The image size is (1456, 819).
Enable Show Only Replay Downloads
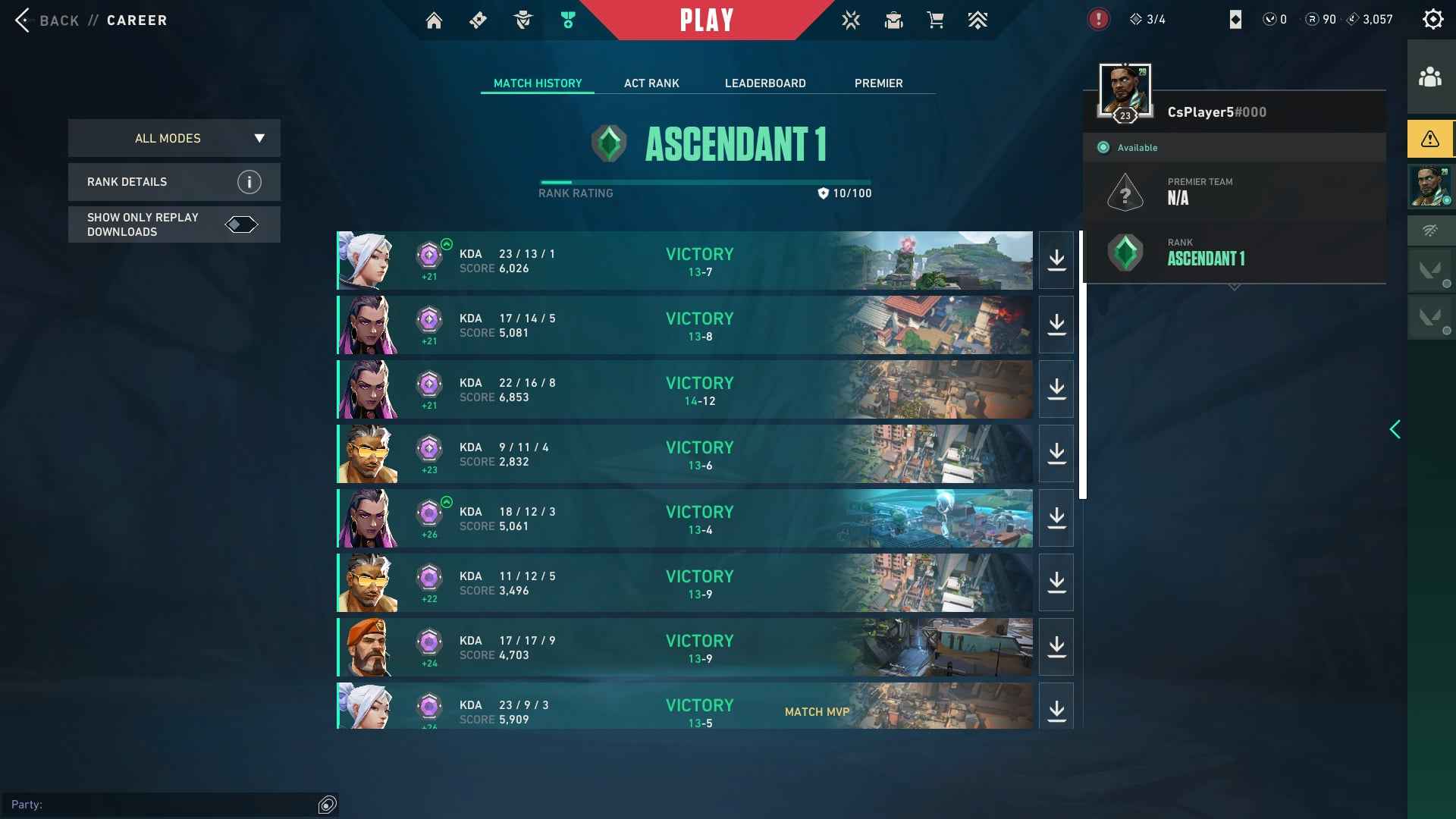(x=241, y=224)
